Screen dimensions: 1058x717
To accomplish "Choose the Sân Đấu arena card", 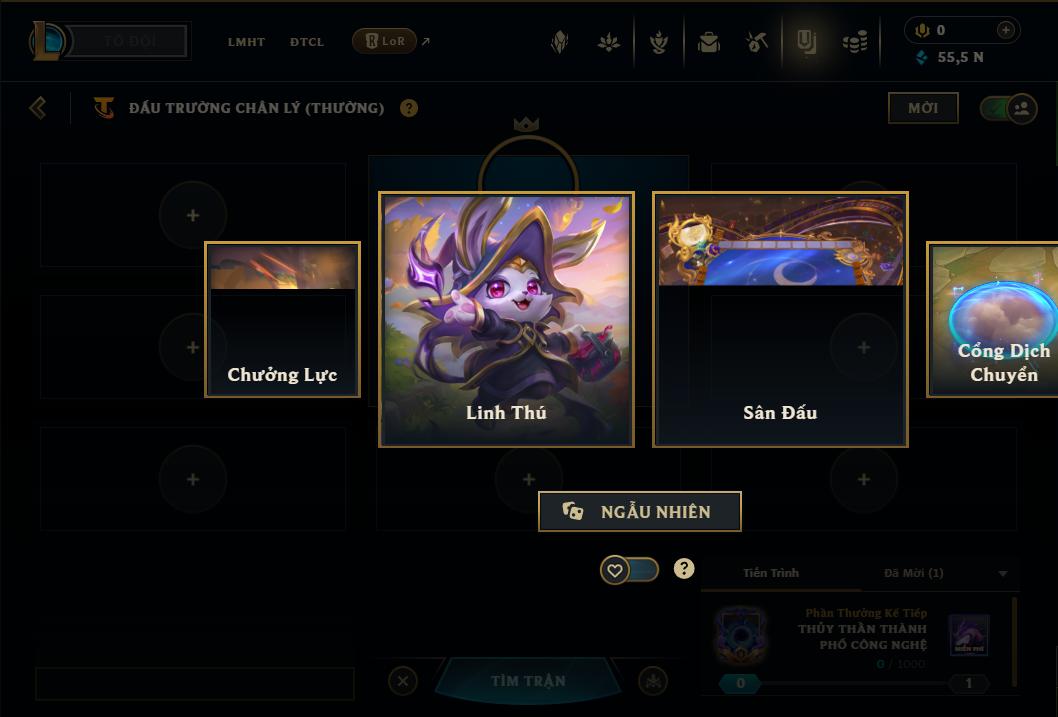I will (780, 319).
